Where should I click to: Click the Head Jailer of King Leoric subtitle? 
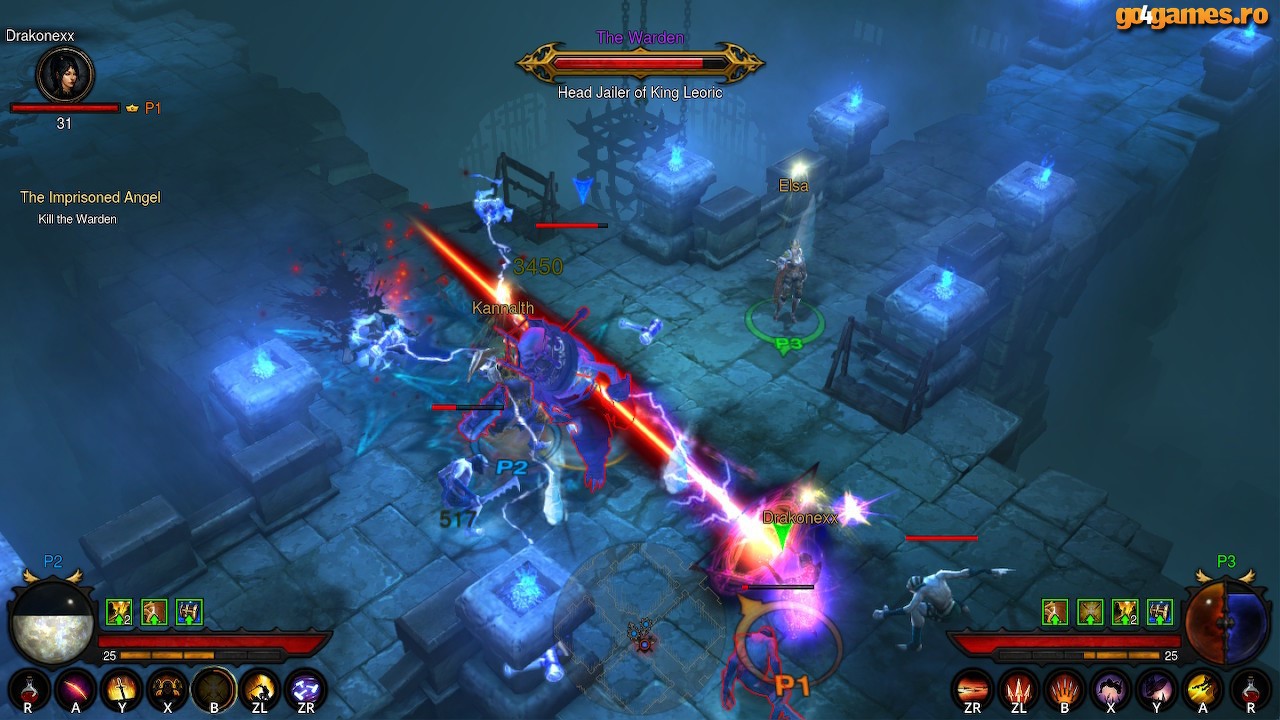(x=639, y=92)
